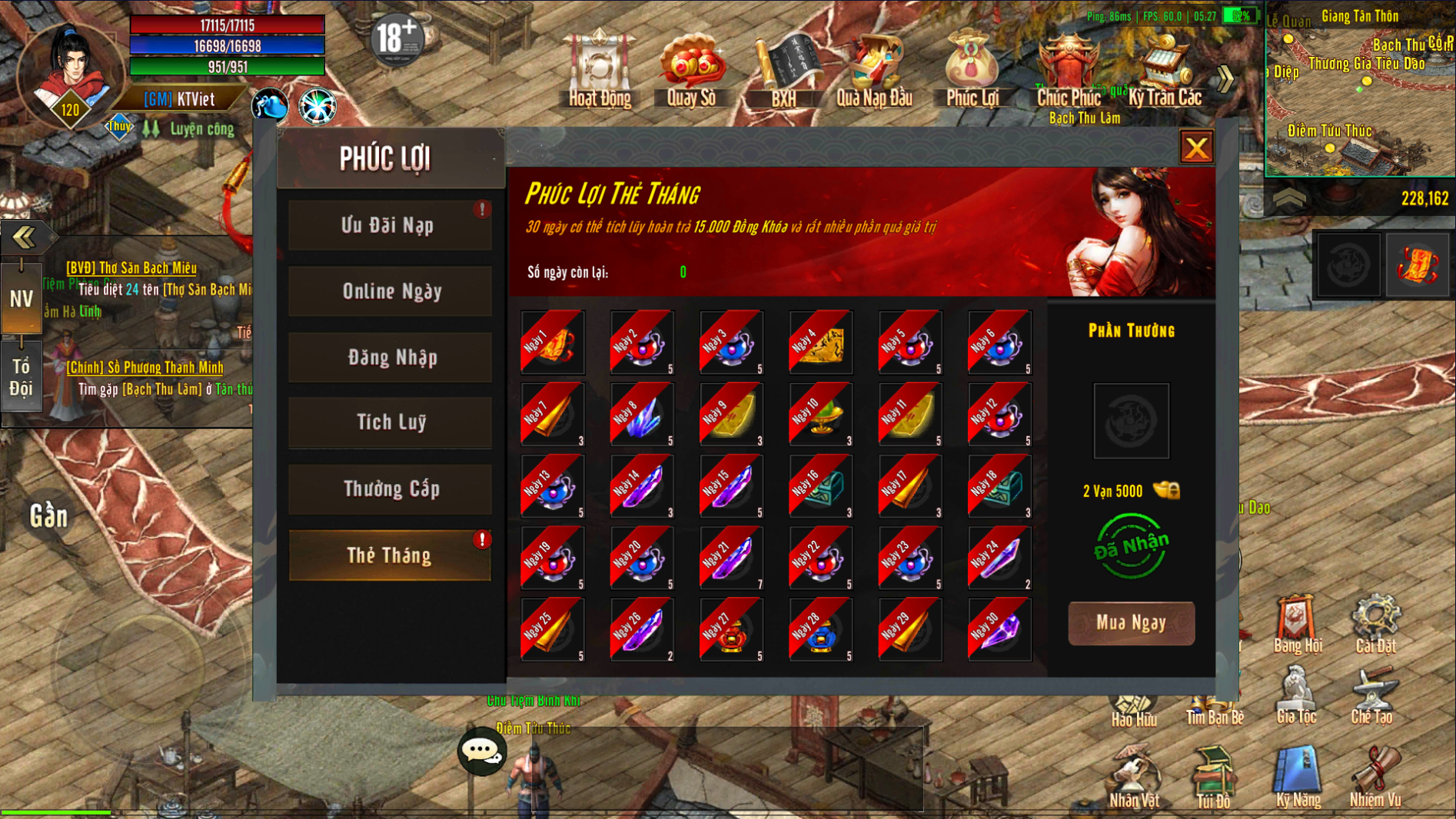The height and width of the screenshot is (819, 1456).
Task: Open Cài Đặt settings gear
Action: [1375, 622]
